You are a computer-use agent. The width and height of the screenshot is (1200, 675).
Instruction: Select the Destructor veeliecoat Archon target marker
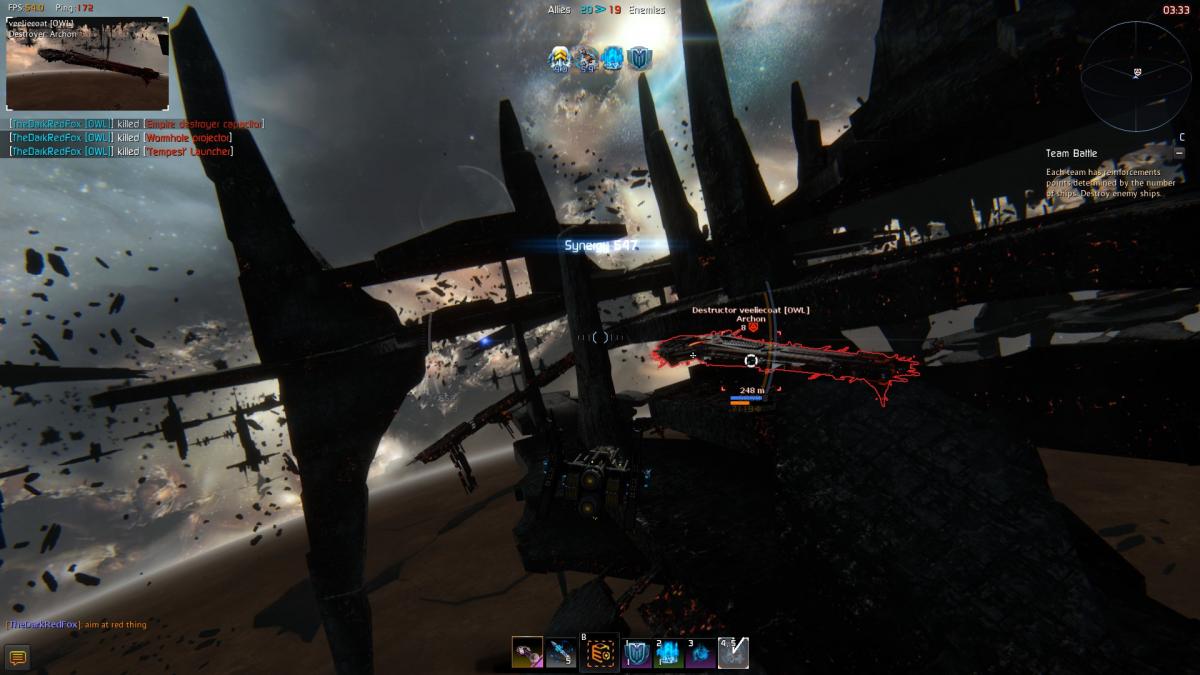pos(751,360)
